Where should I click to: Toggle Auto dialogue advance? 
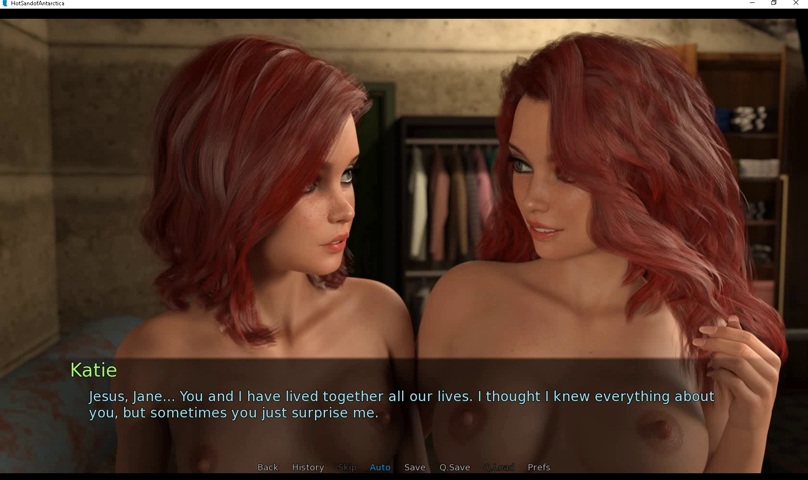click(380, 467)
